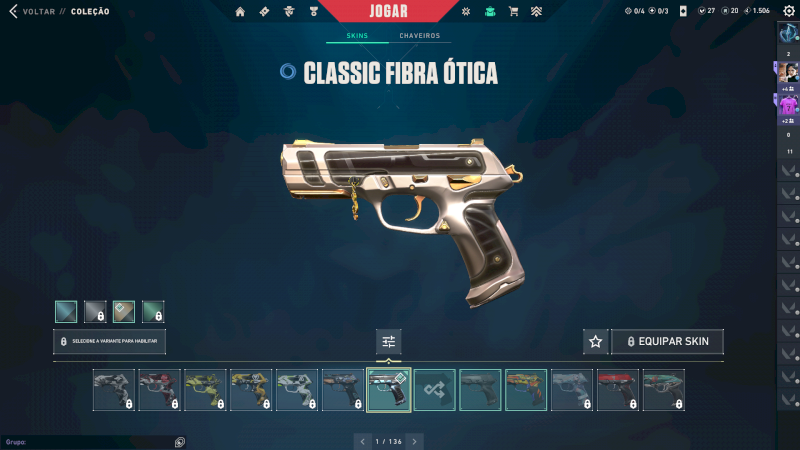
Task: Switch to the Chaveiros tab
Action: [x=419, y=36]
